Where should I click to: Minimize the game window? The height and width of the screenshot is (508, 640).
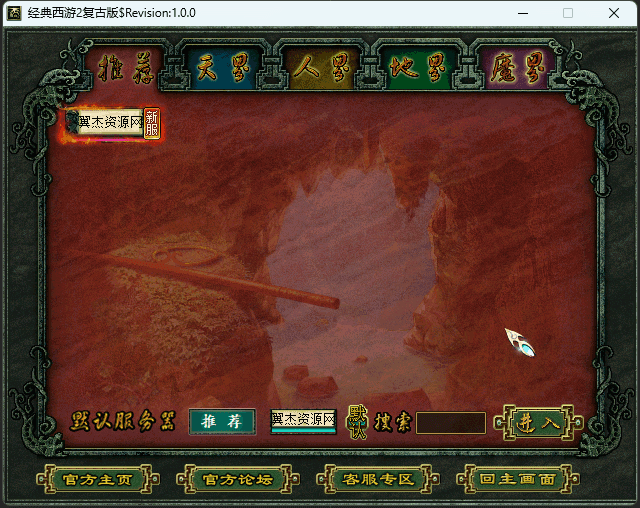point(522,13)
